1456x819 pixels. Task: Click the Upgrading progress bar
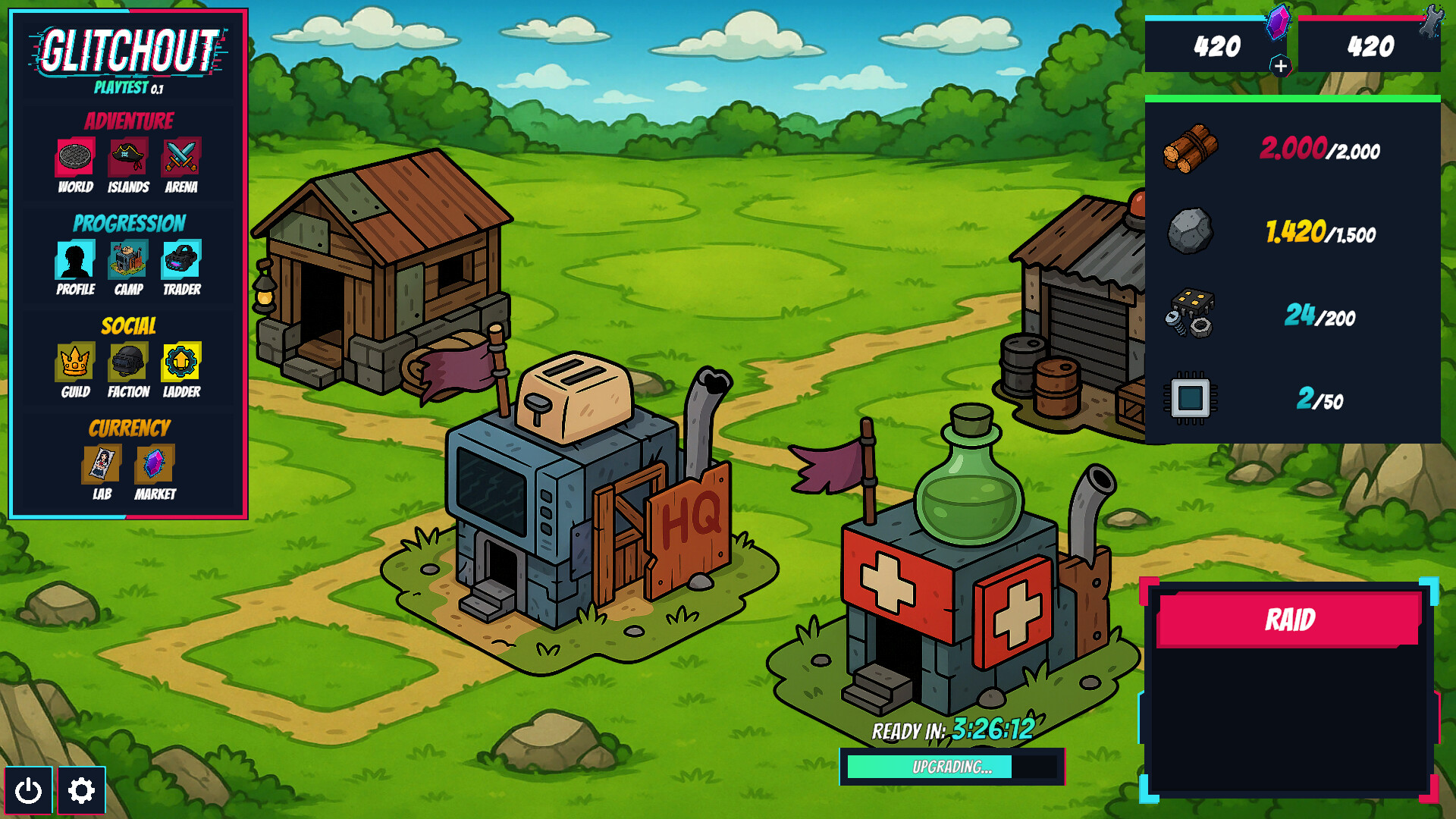[952, 767]
